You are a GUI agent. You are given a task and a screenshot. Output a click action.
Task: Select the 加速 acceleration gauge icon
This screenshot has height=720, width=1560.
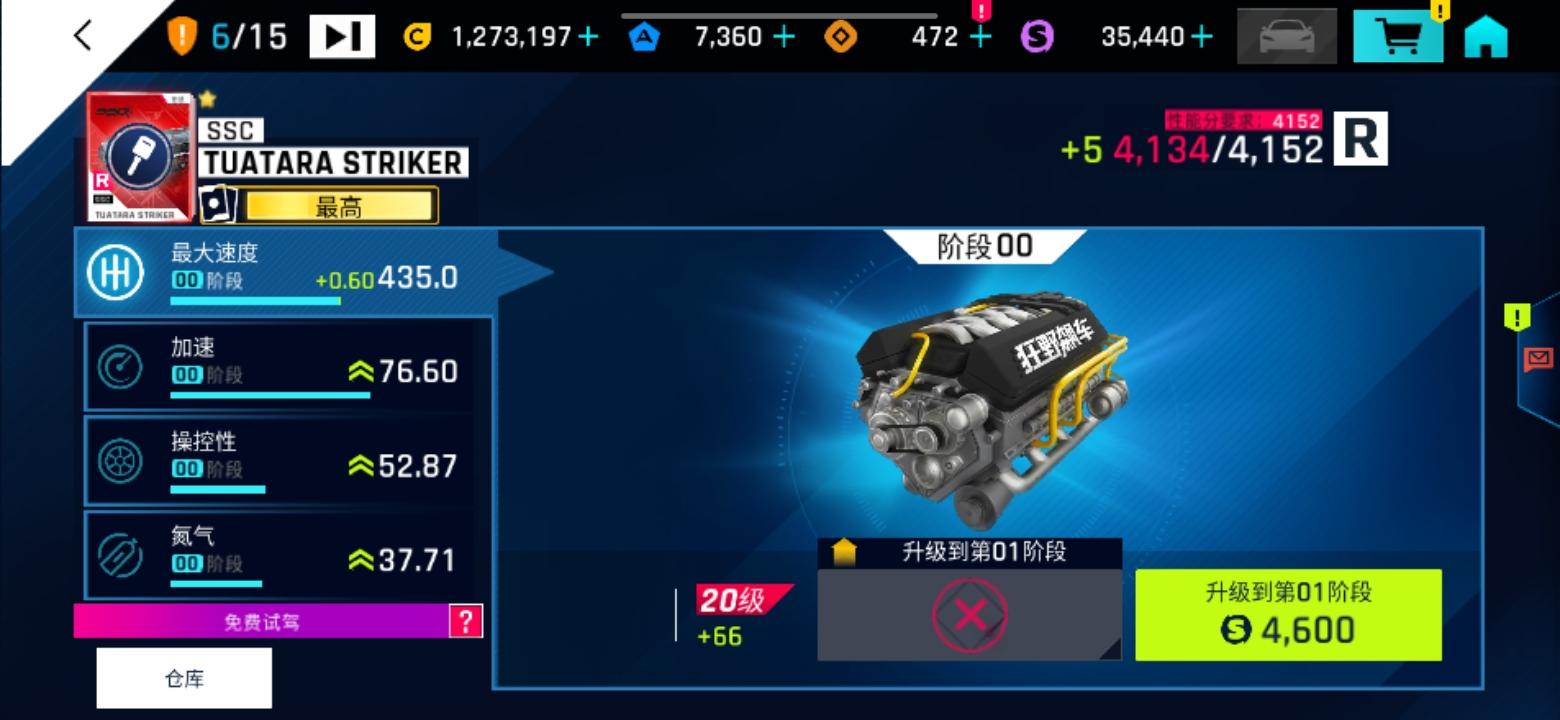click(120, 368)
